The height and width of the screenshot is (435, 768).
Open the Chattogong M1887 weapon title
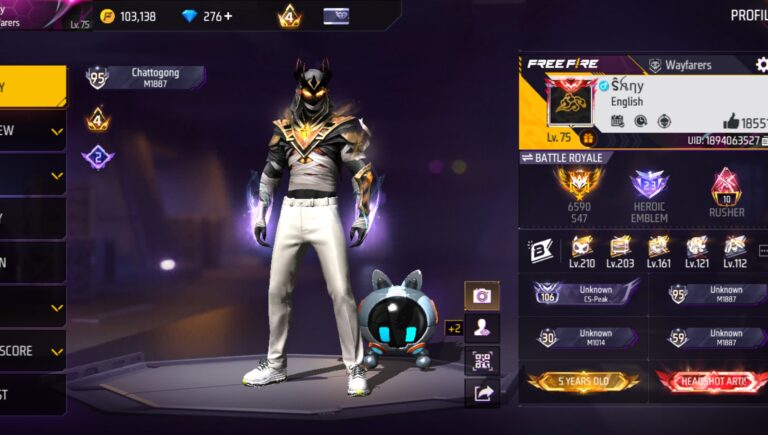tap(148, 77)
